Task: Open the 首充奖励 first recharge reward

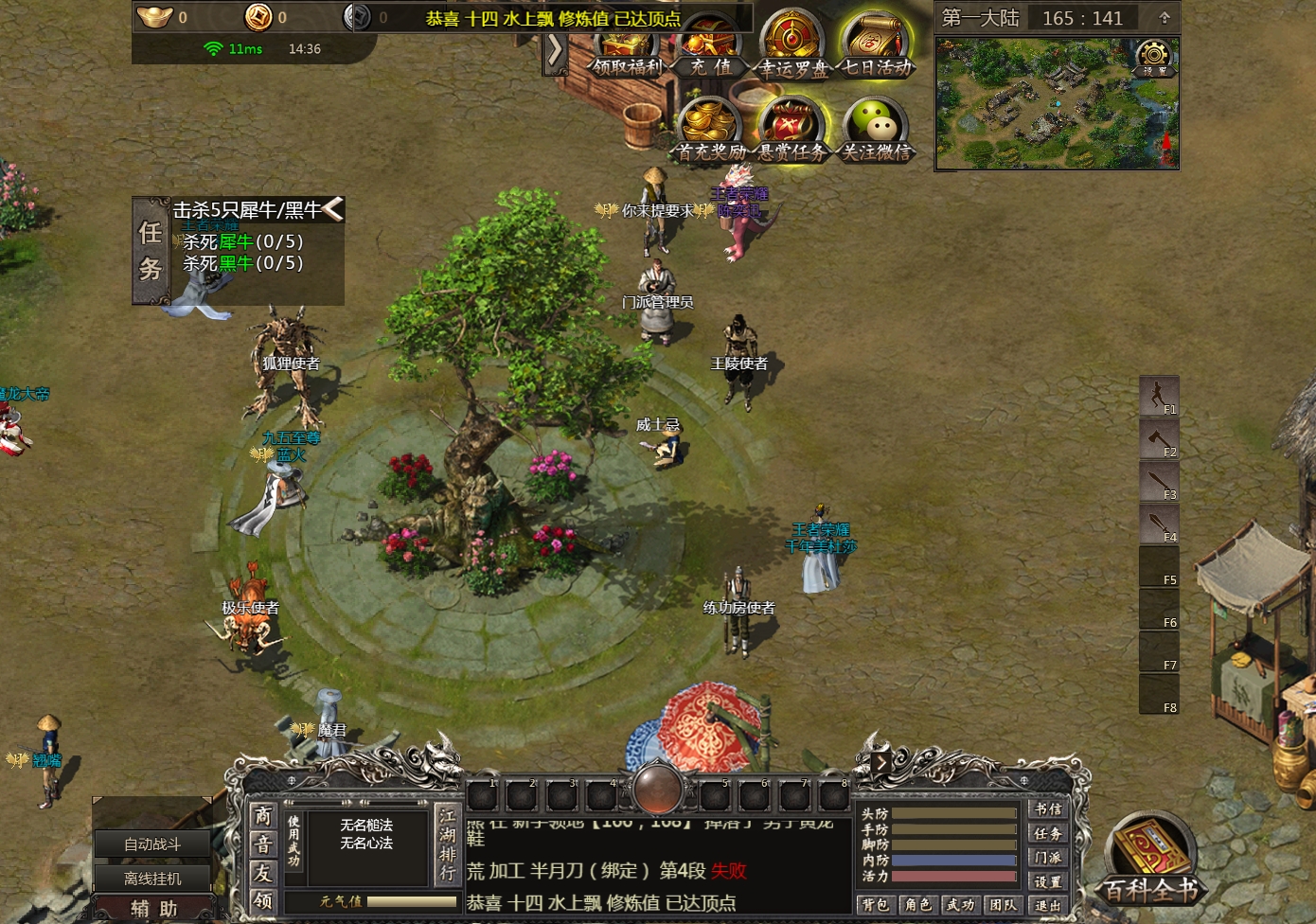Action: [710, 130]
